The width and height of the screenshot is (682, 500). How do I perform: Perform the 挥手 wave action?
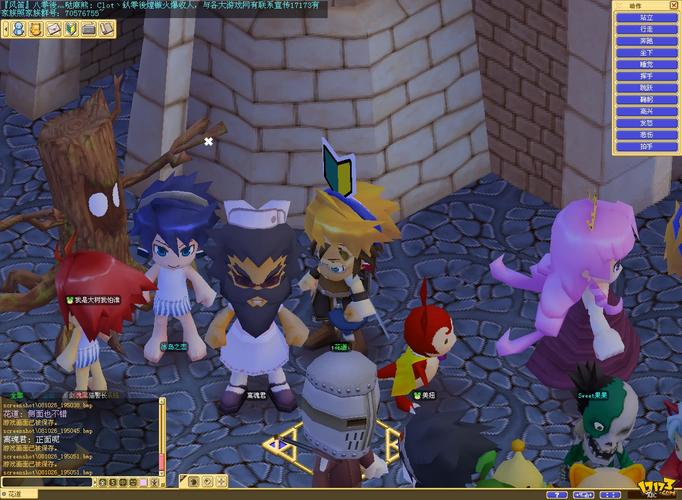click(647, 76)
